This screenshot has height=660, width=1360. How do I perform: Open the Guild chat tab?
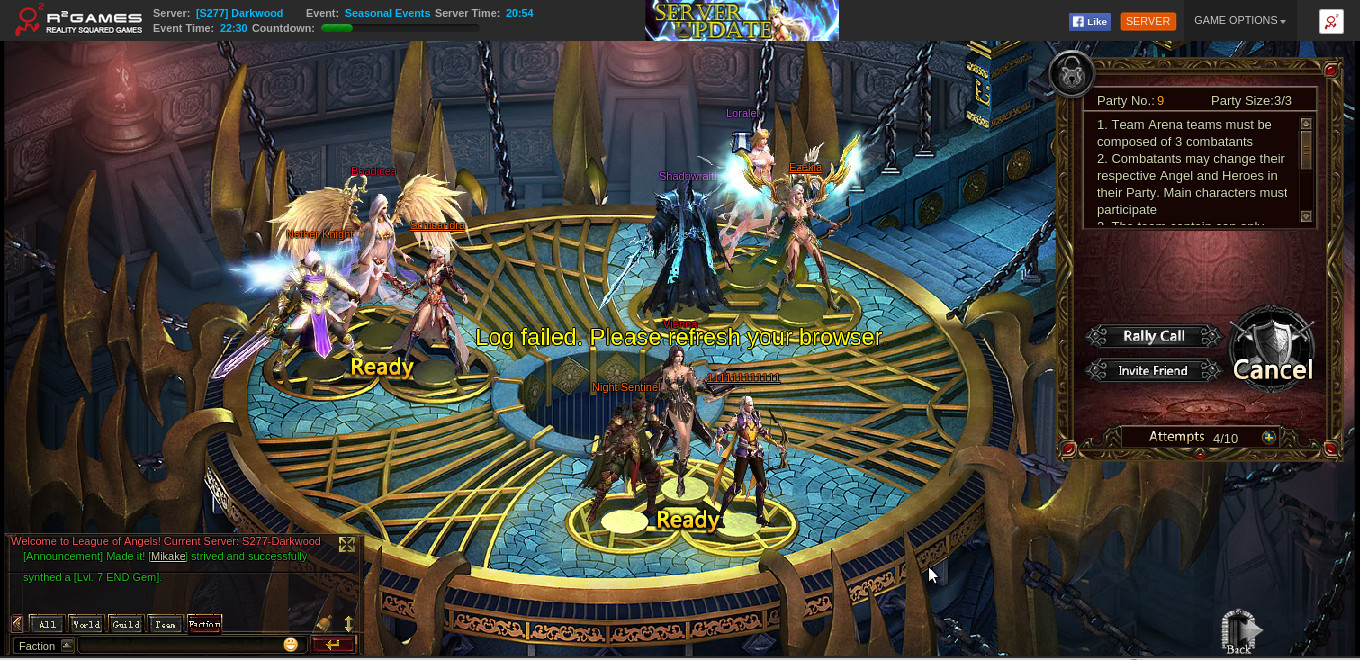(126, 624)
